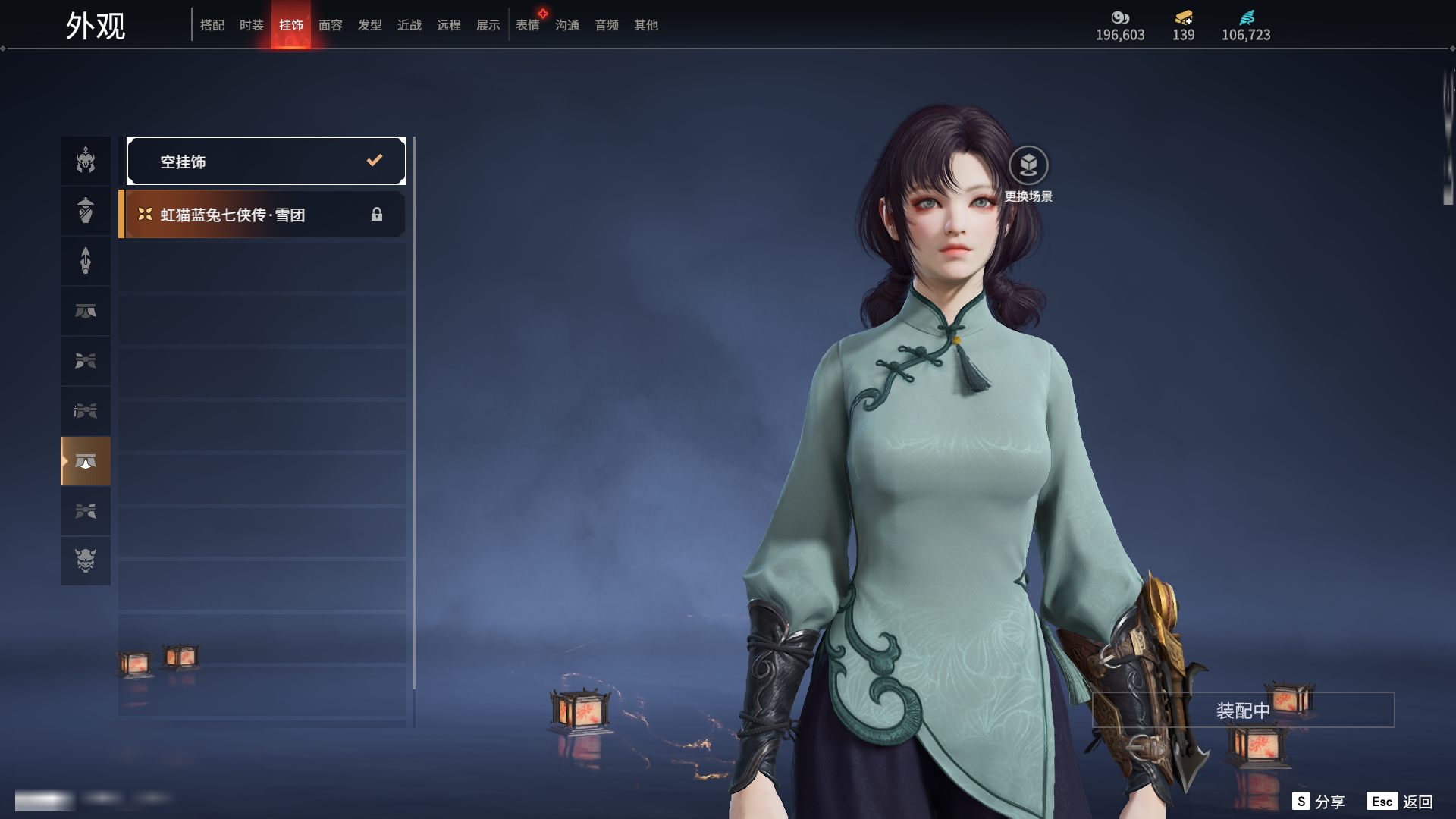
Task: Choose the 远程 tab
Action: tap(449, 25)
